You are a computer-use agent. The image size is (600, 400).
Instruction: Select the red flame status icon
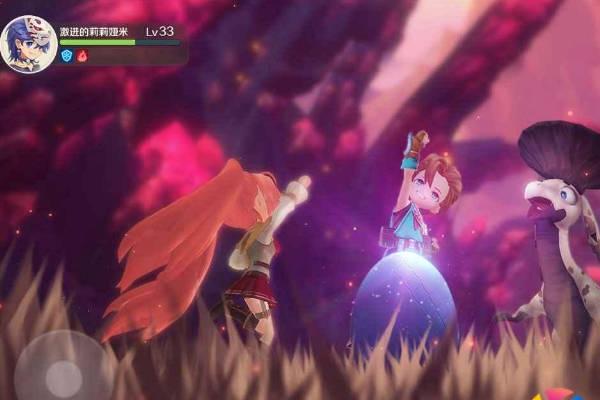coord(83,57)
